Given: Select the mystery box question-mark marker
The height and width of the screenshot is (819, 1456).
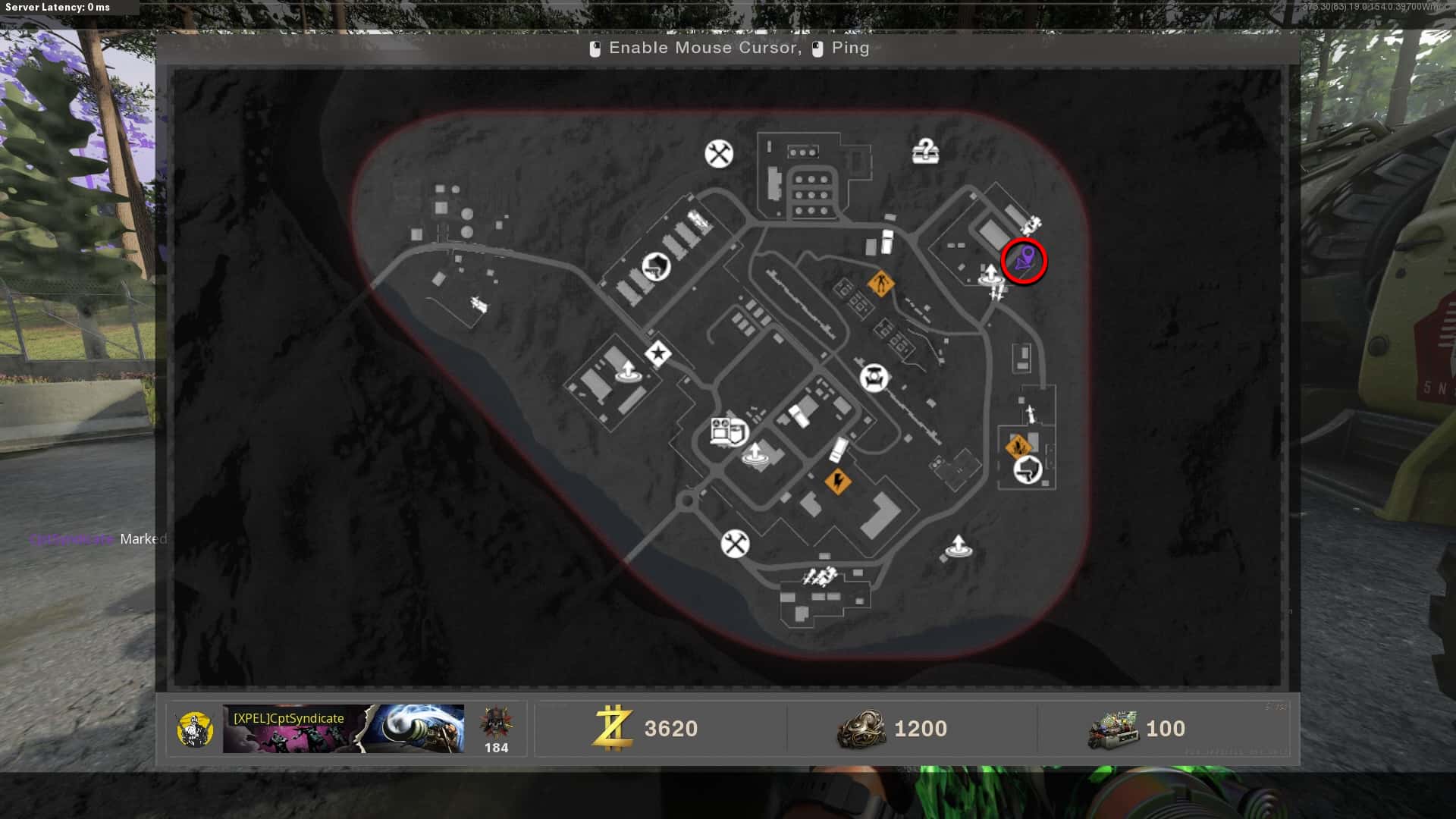Looking at the screenshot, I should click(x=925, y=152).
